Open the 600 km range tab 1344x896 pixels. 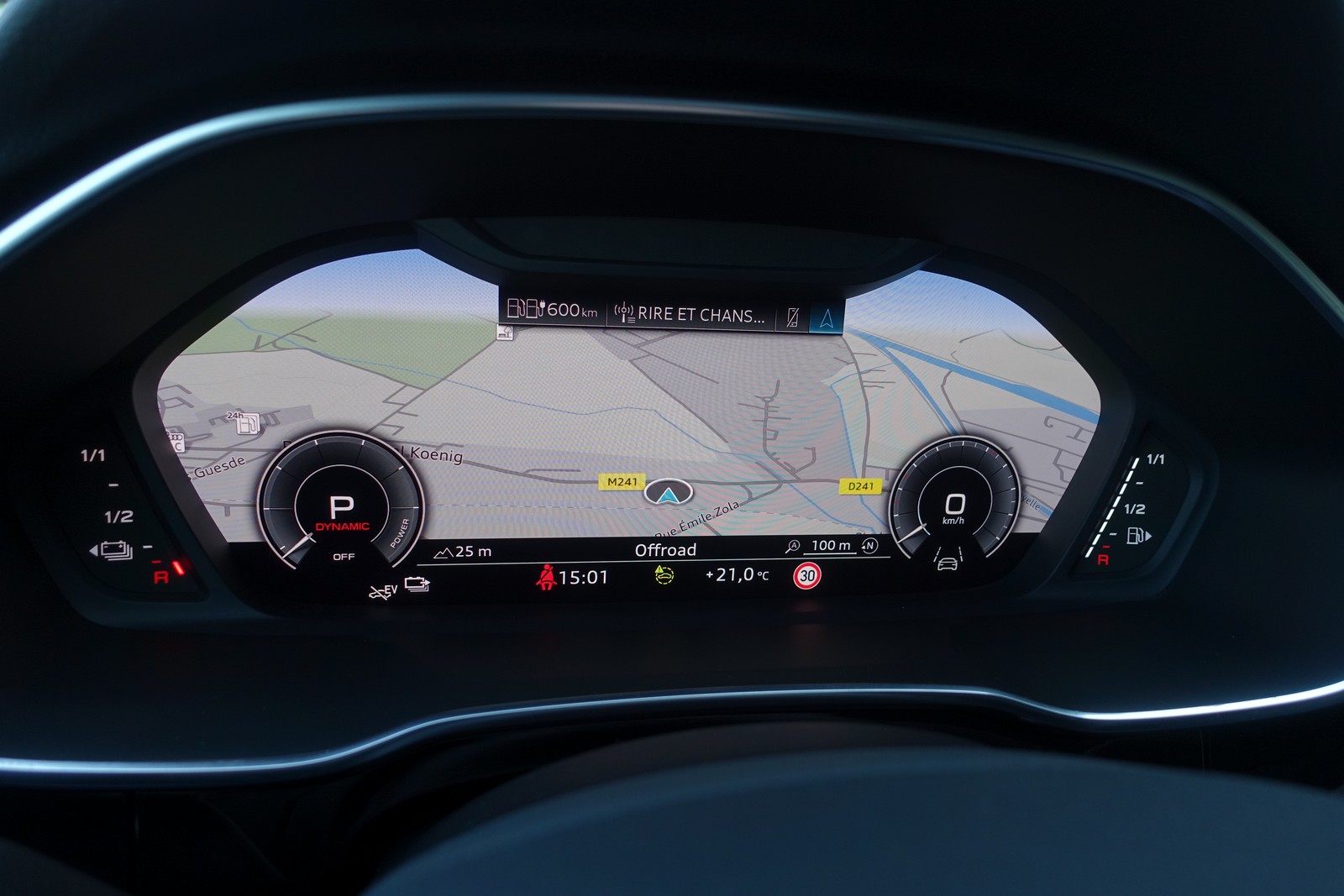coord(552,310)
